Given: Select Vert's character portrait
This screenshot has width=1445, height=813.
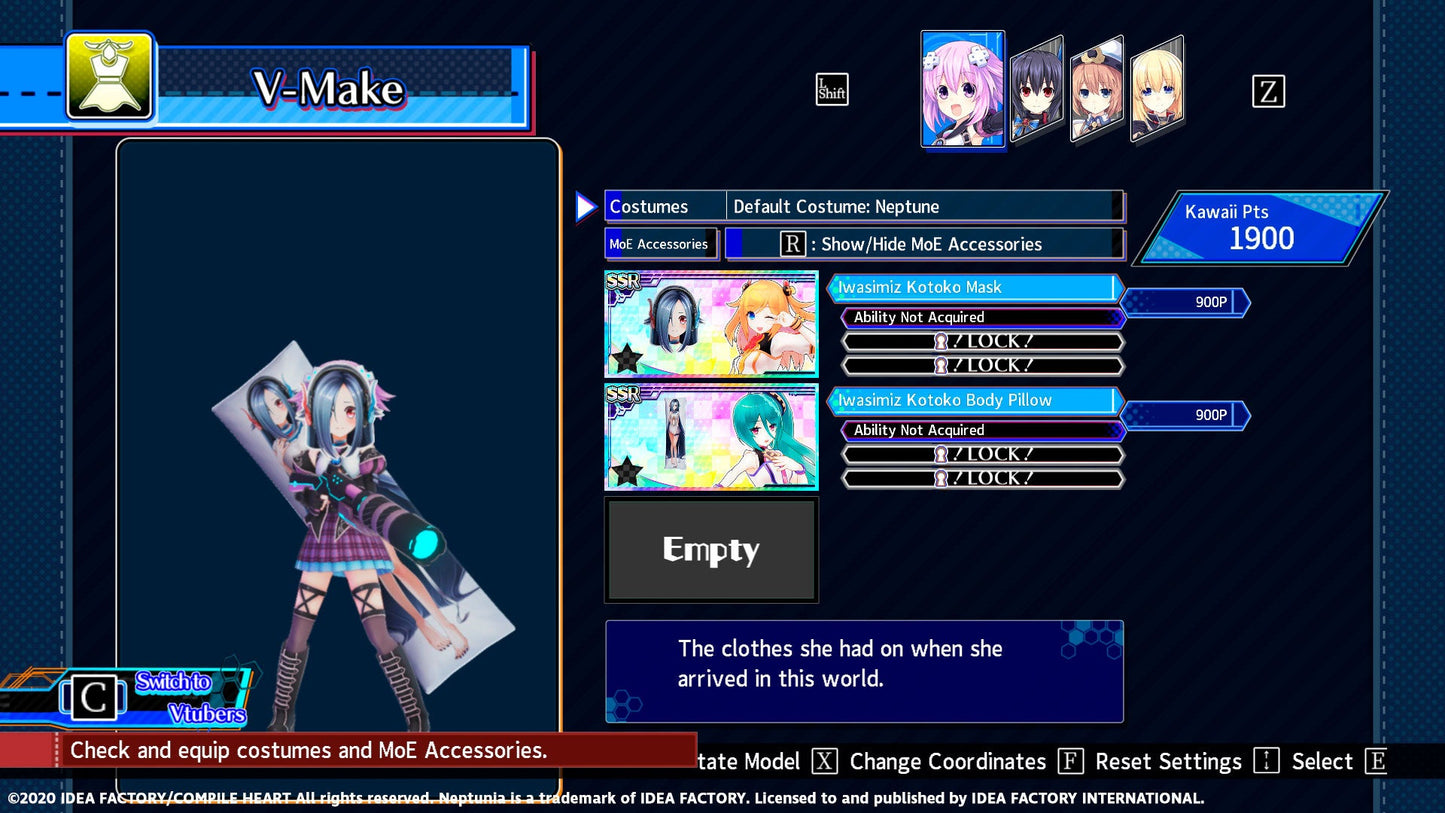Looking at the screenshot, I should point(1158,90).
